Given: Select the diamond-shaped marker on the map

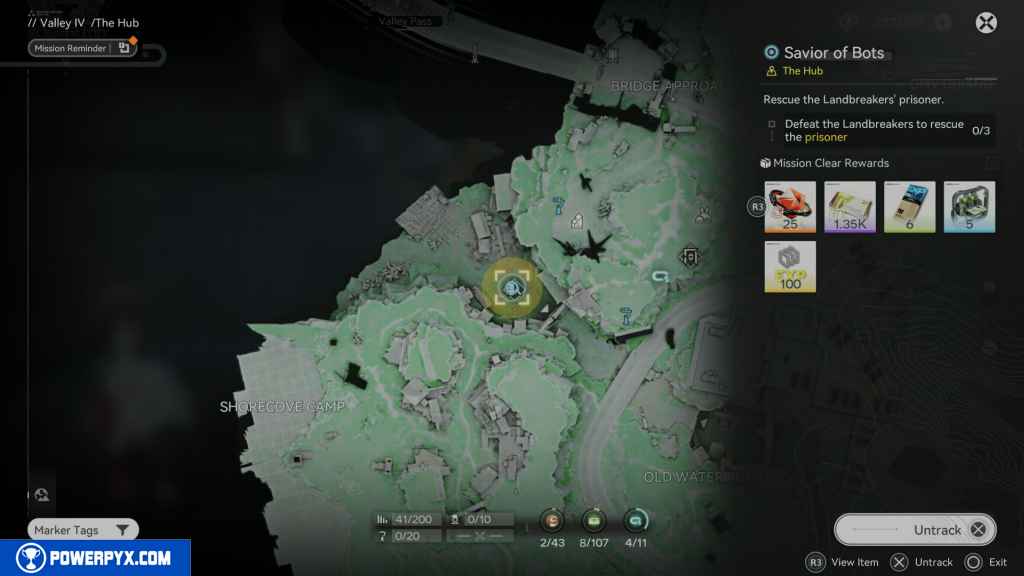Looking at the screenshot, I should 689,257.
